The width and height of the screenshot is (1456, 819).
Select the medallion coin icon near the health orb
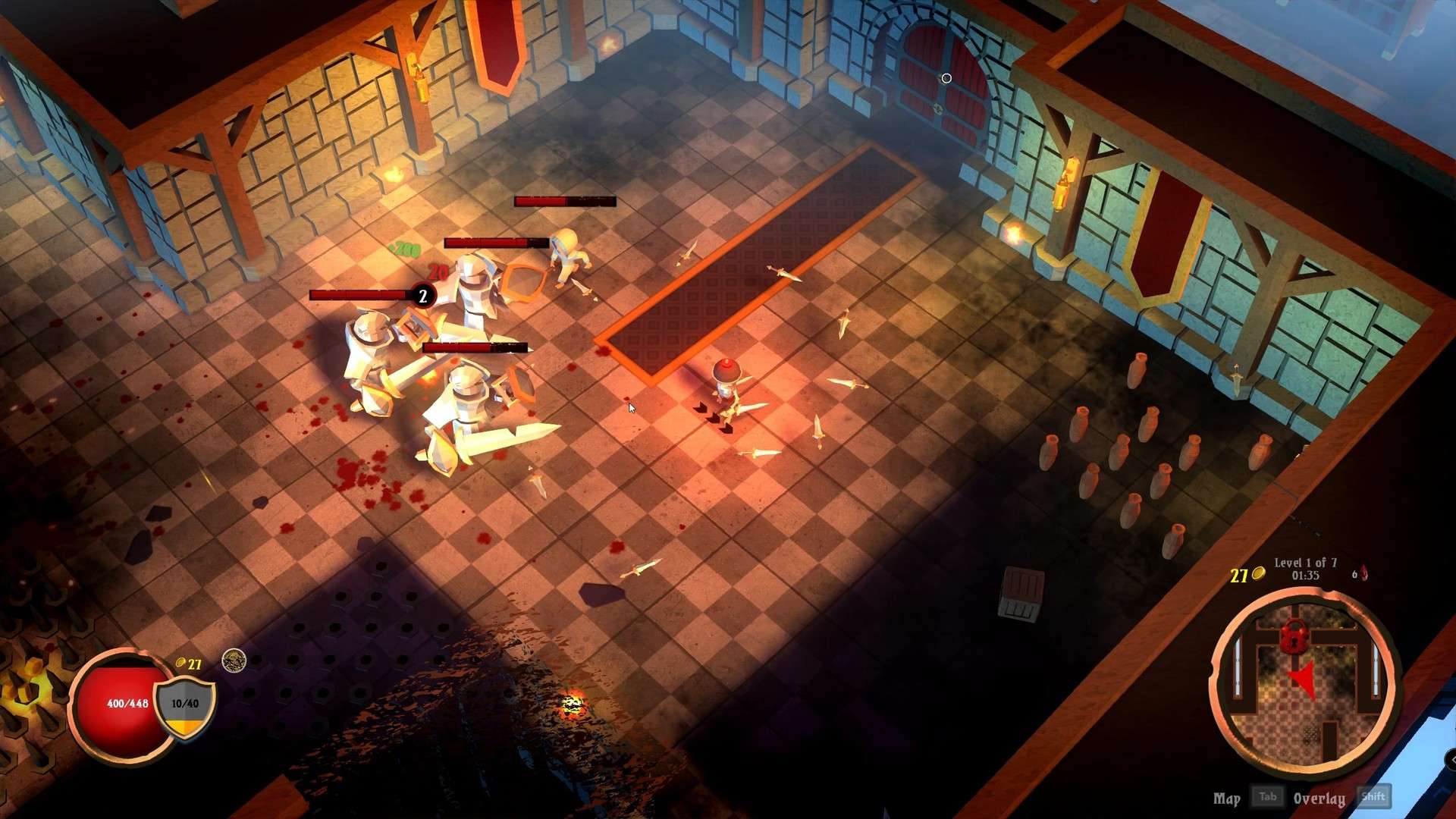pyautogui.click(x=235, y=661)
